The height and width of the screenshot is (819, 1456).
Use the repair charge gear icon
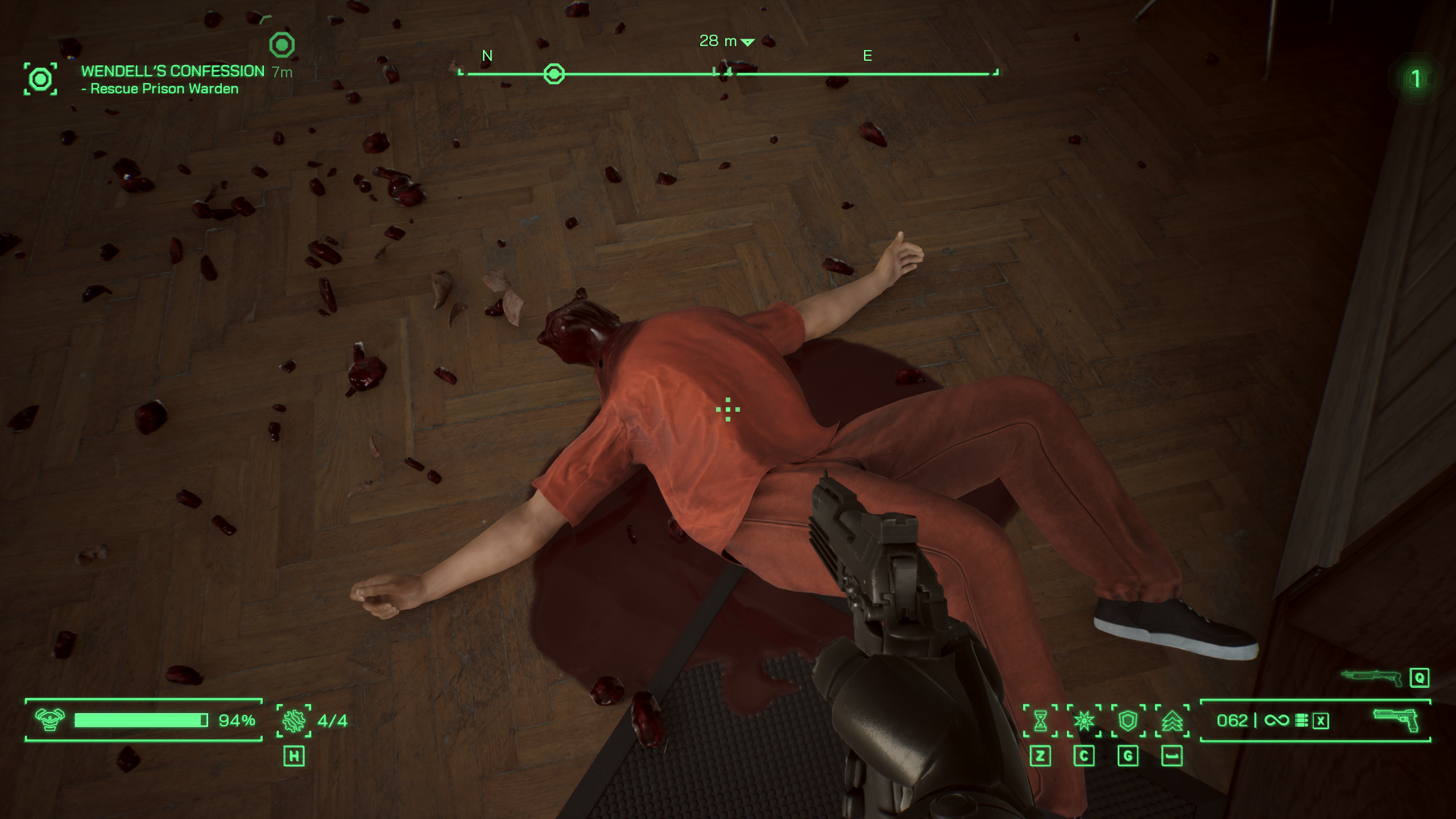coord(294,721)
